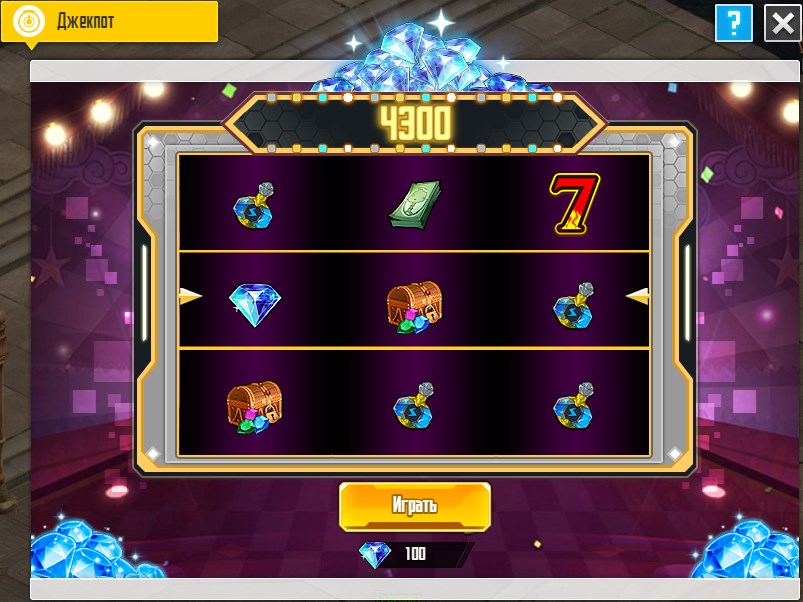Open the question mark help button
Screen dimensions: 803x602
734,23
